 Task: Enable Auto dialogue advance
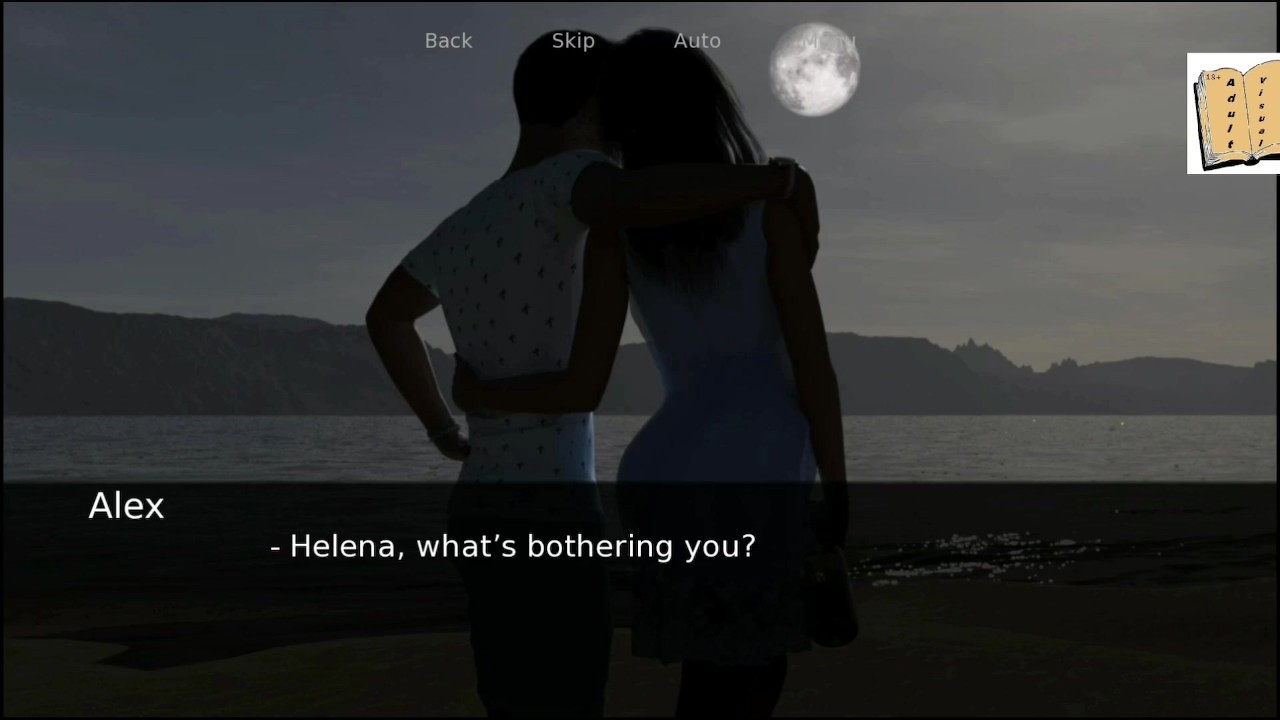point(697,41)
